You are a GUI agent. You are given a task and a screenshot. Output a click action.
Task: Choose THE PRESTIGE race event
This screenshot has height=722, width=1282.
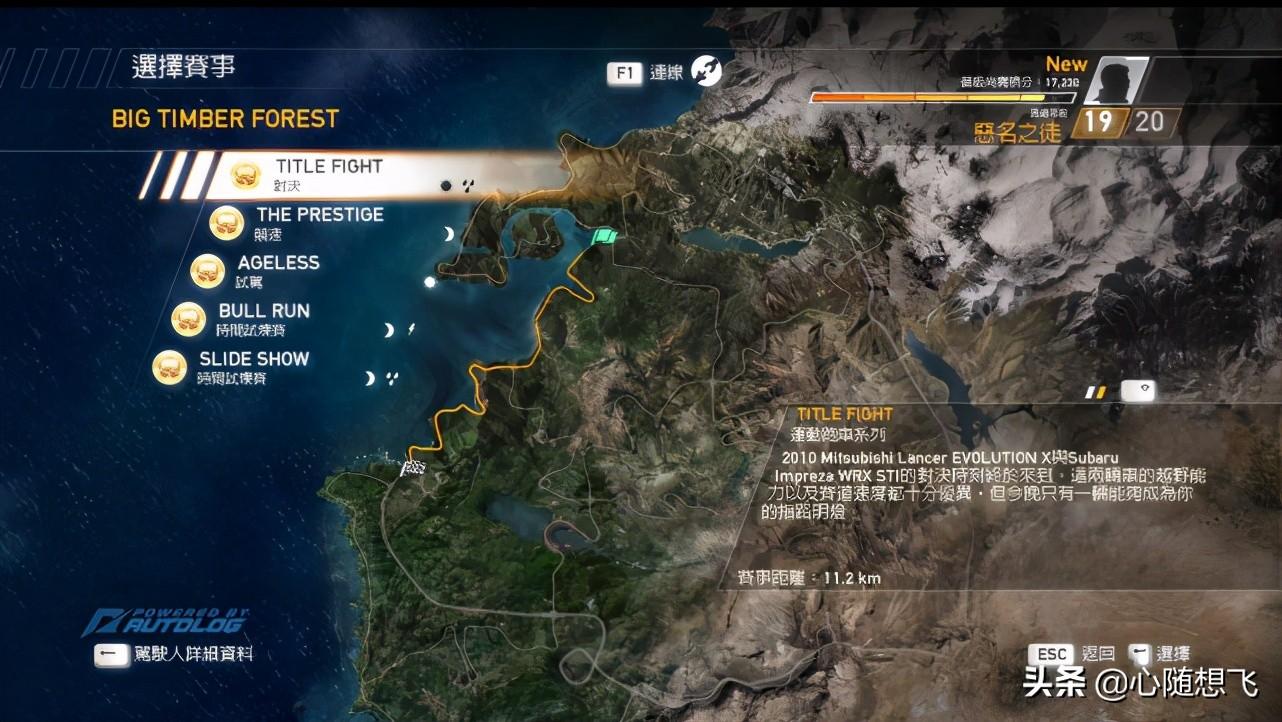coord(318,222)
